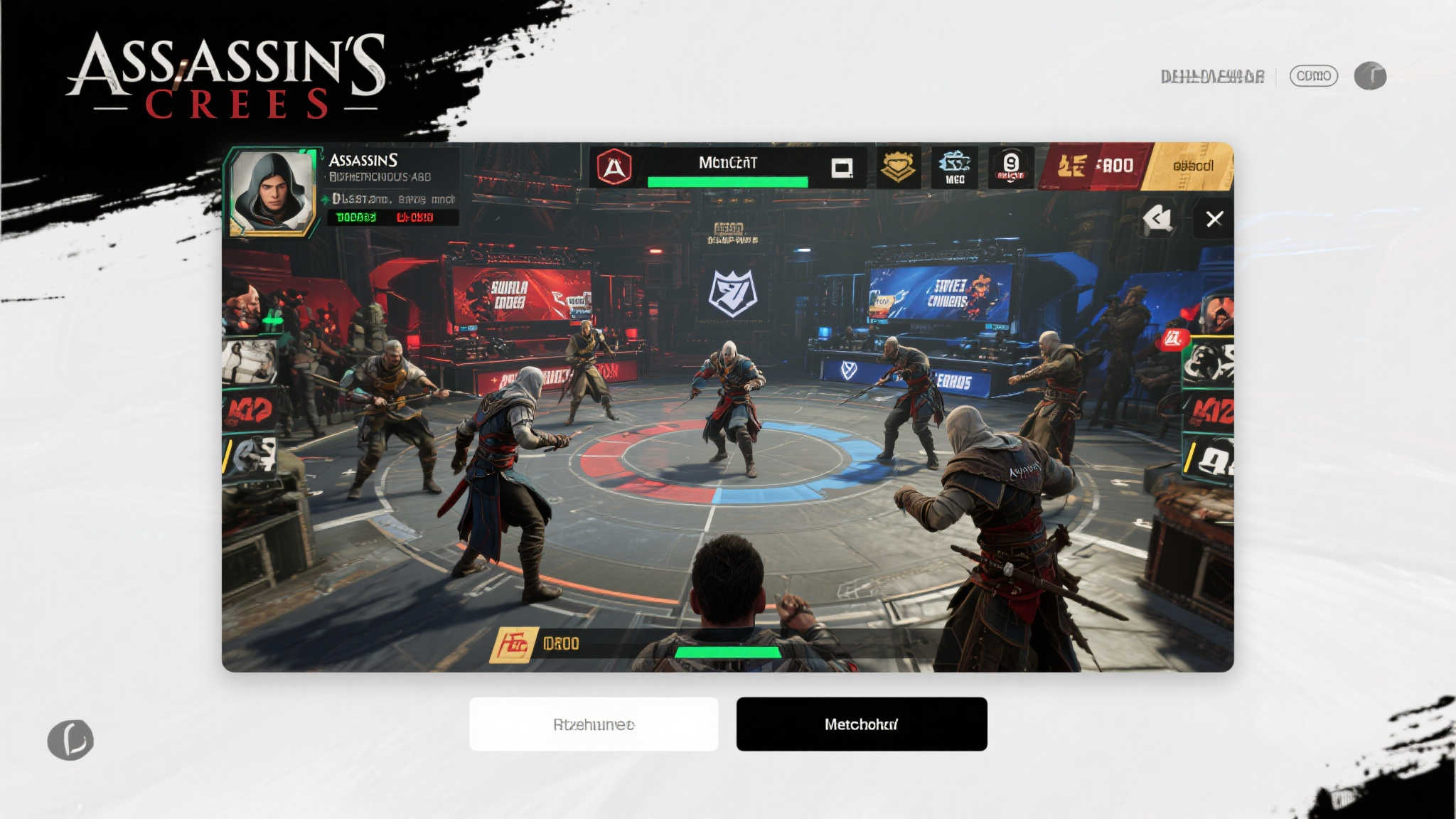Open the red hexagon A emblem
Viewport: 1456px width, 819px height.
click(614, 168)
